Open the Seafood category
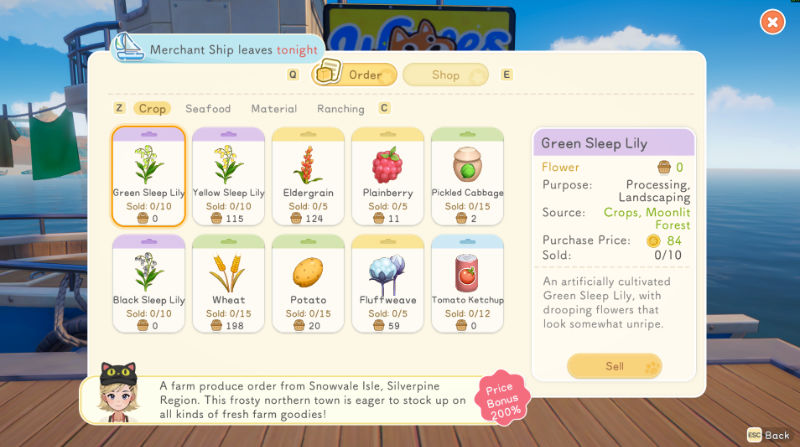This screenshot has height=447, width=800. (208, 109)
